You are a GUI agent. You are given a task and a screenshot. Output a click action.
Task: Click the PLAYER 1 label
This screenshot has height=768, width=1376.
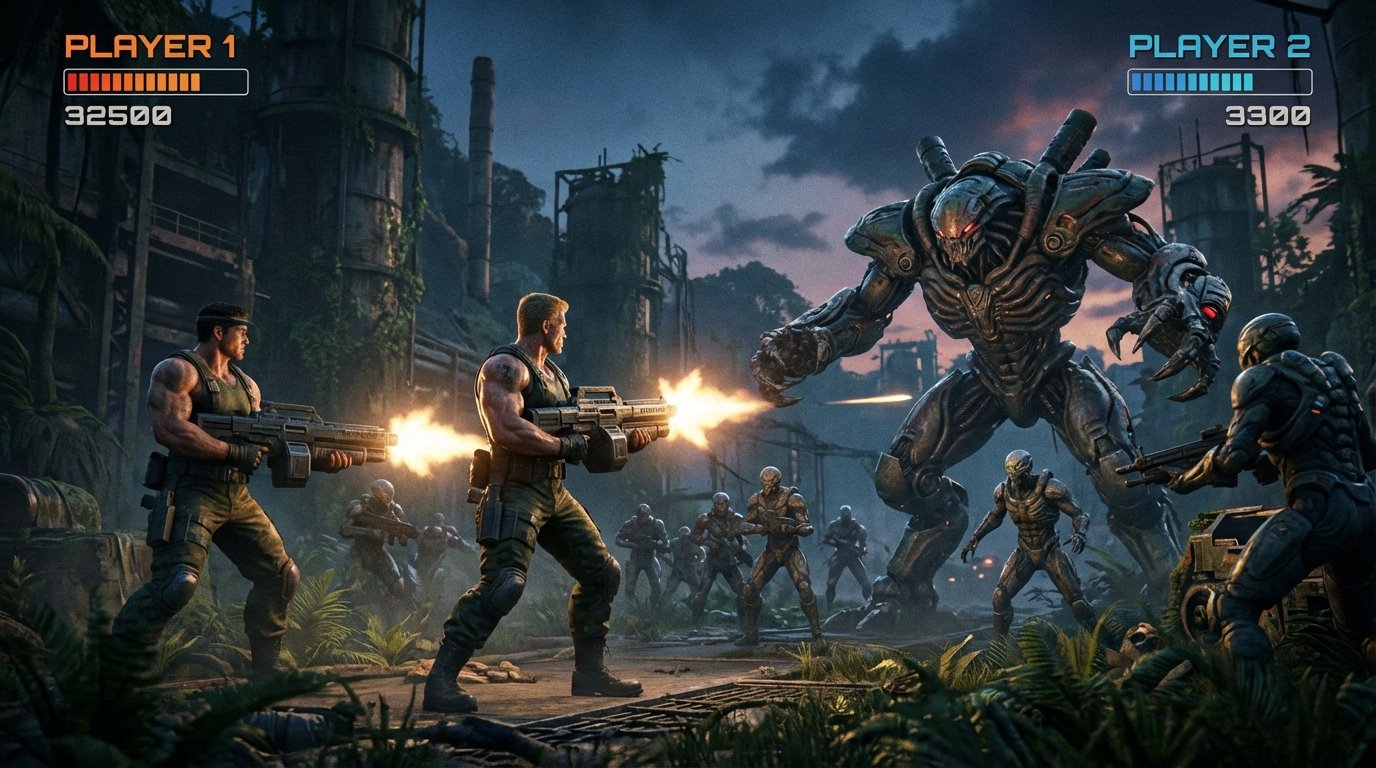[152, 43]
